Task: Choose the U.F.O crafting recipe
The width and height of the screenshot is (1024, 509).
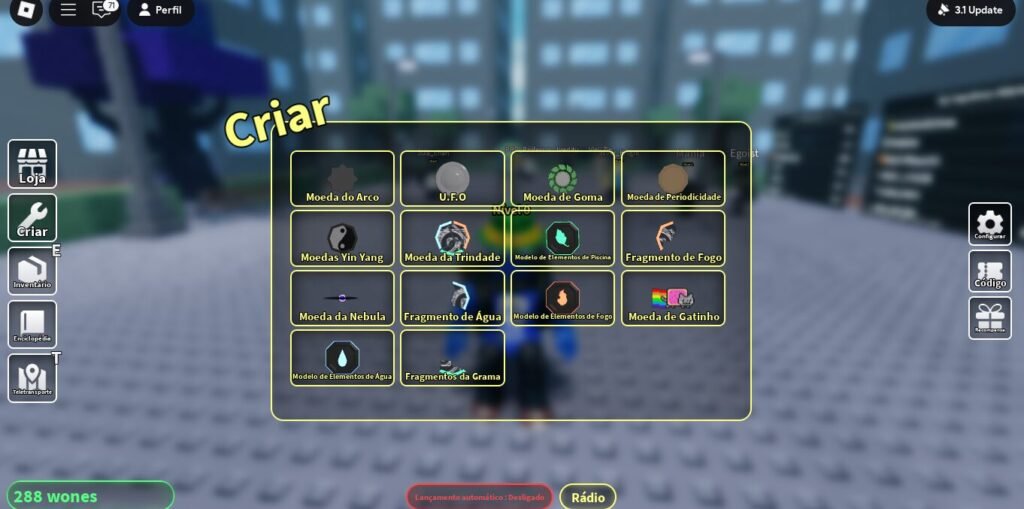Action: 452,179
